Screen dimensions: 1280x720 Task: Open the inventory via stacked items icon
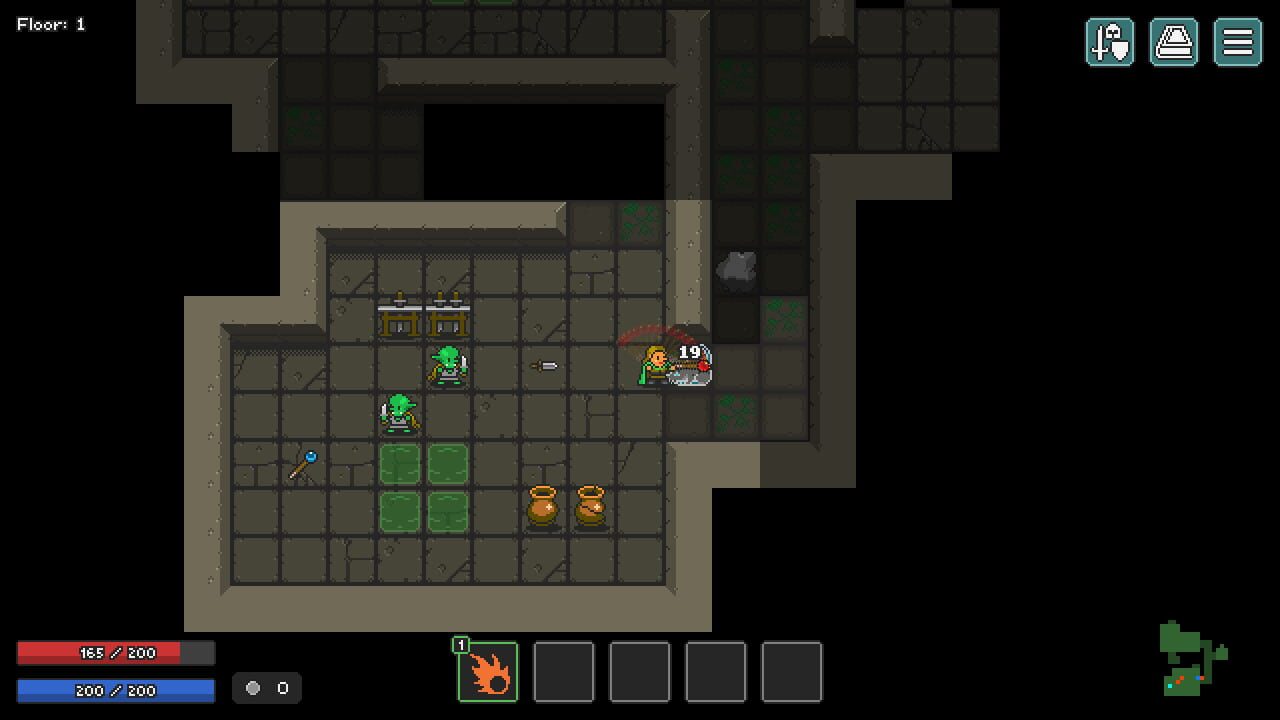point(1174,42)
